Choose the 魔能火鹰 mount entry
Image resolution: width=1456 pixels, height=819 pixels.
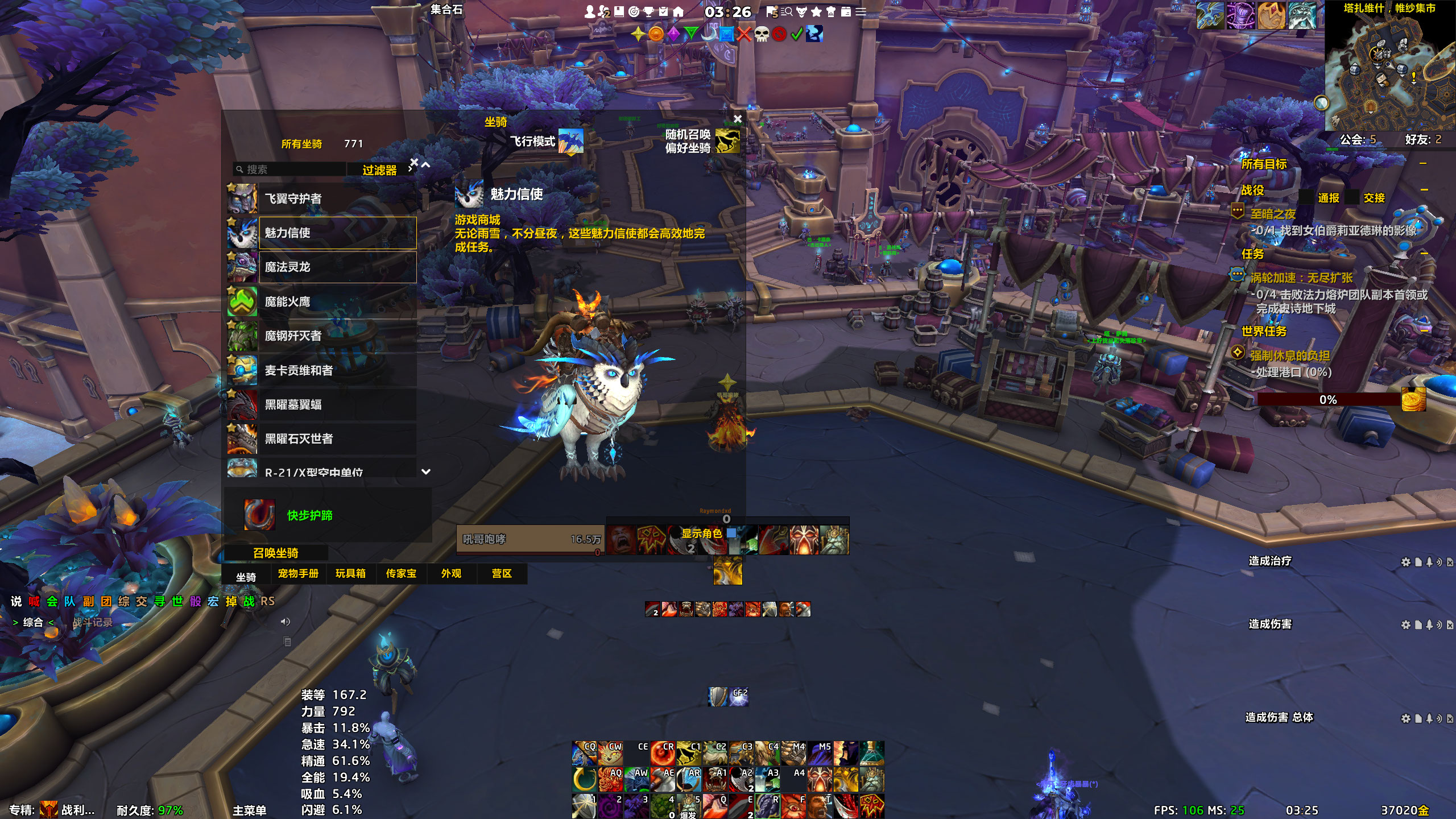click(x=337, y=301)
